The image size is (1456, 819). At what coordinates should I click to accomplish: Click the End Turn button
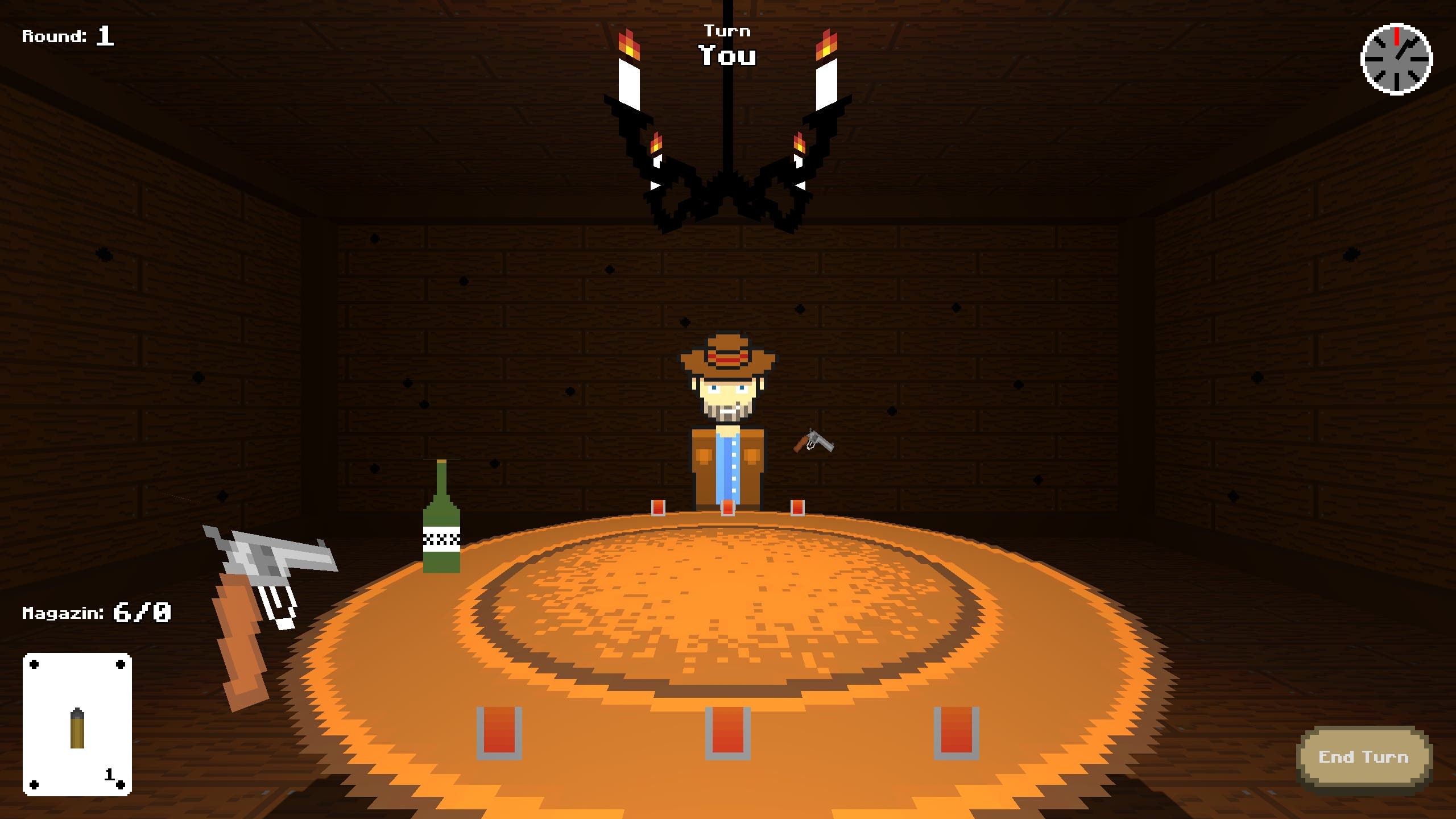click(x=1363, y=757)
